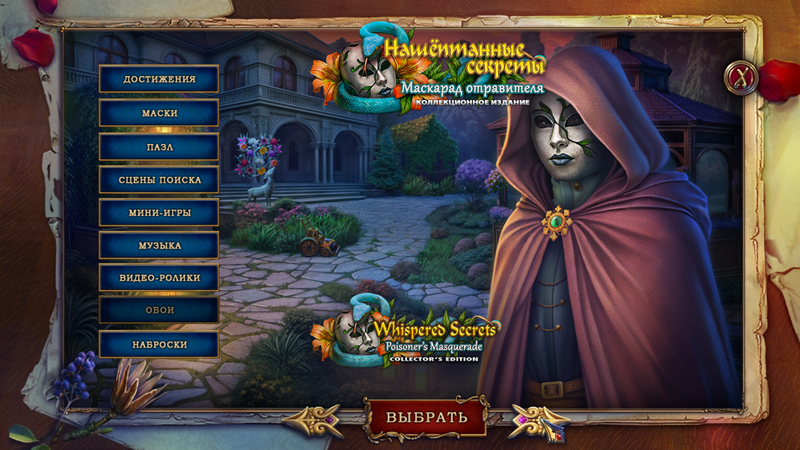
Task: Select the Маски menu button
Action: 159,113
